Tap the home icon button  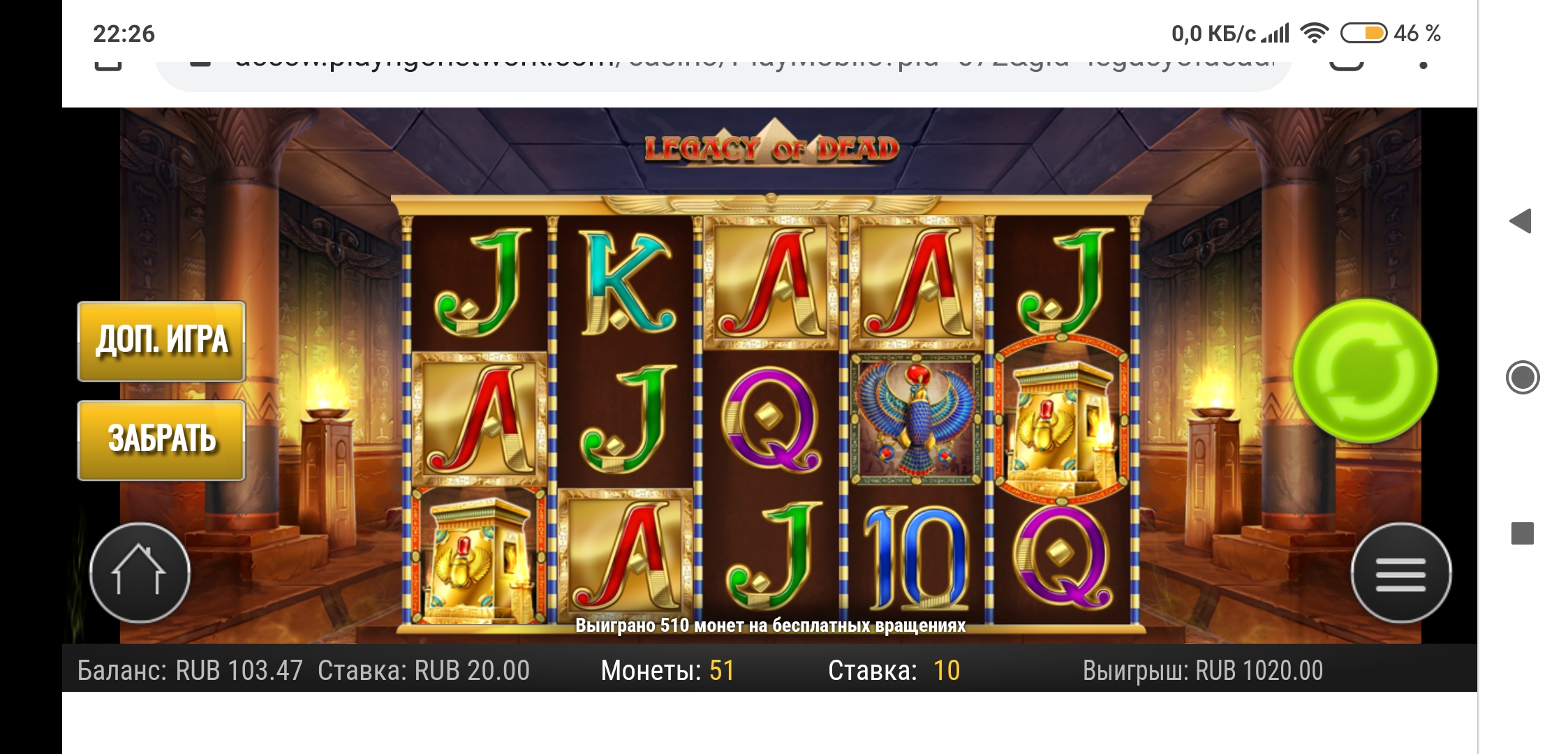coord(140,572)
